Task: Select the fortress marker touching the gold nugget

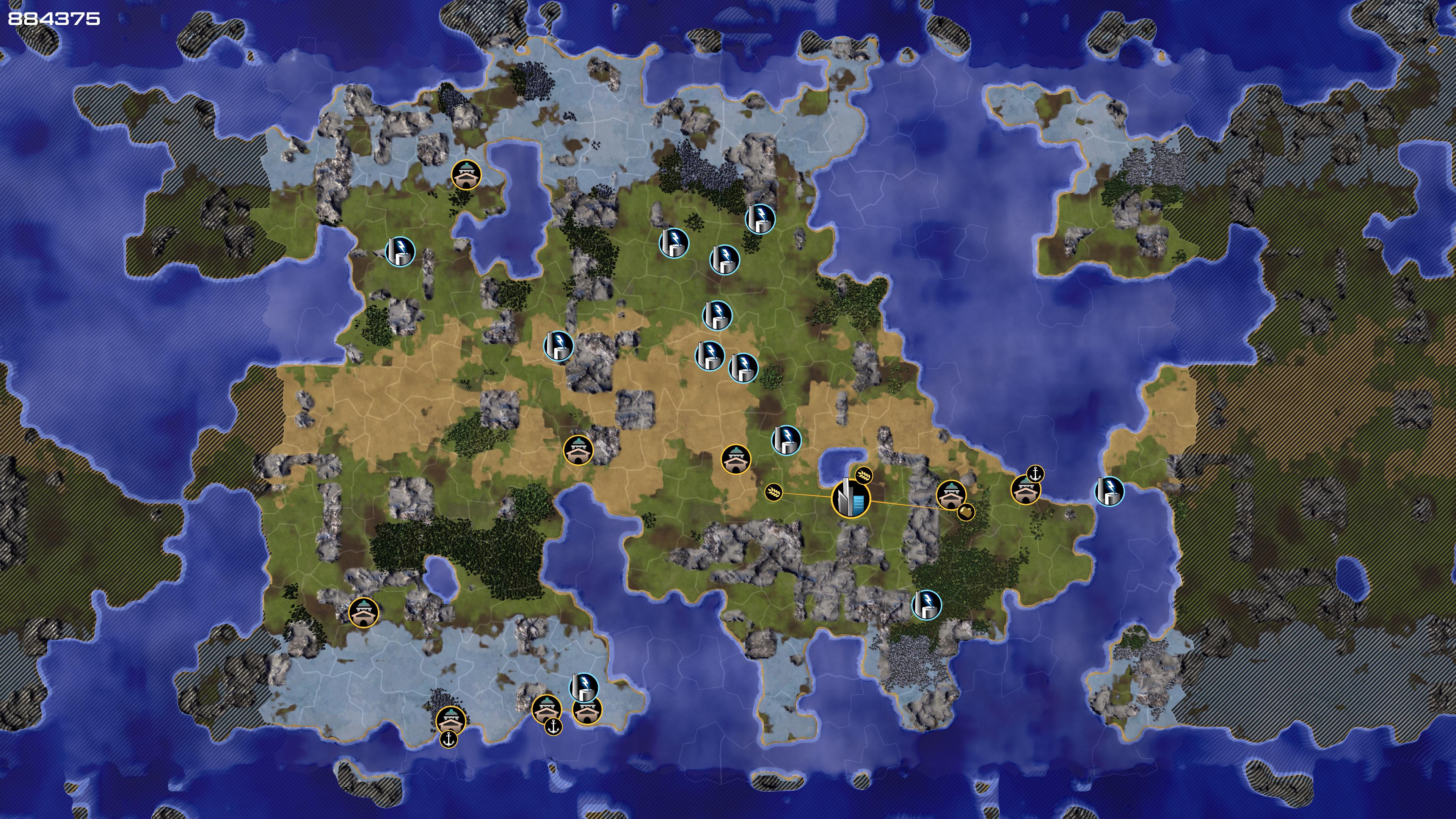Action: click(951, 494)
